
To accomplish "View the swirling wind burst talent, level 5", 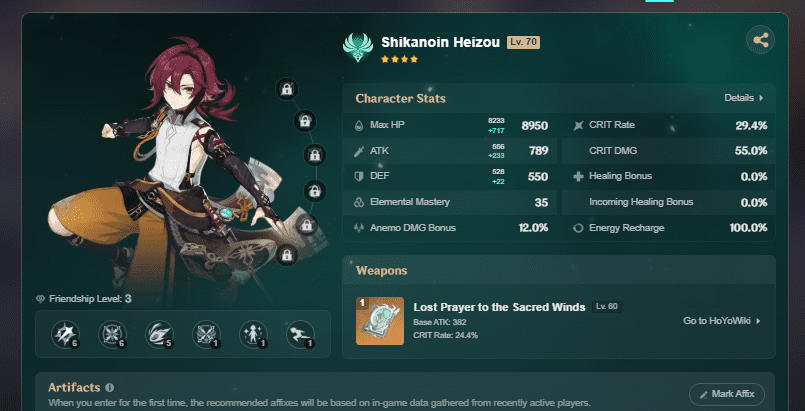I will point(159,334).
